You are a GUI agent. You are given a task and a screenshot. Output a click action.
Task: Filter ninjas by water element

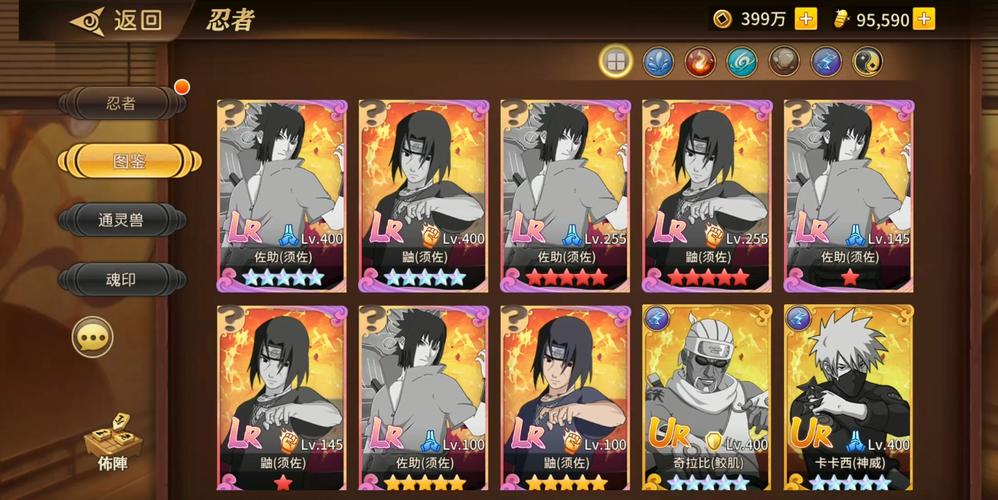click(x=657, y=62)
